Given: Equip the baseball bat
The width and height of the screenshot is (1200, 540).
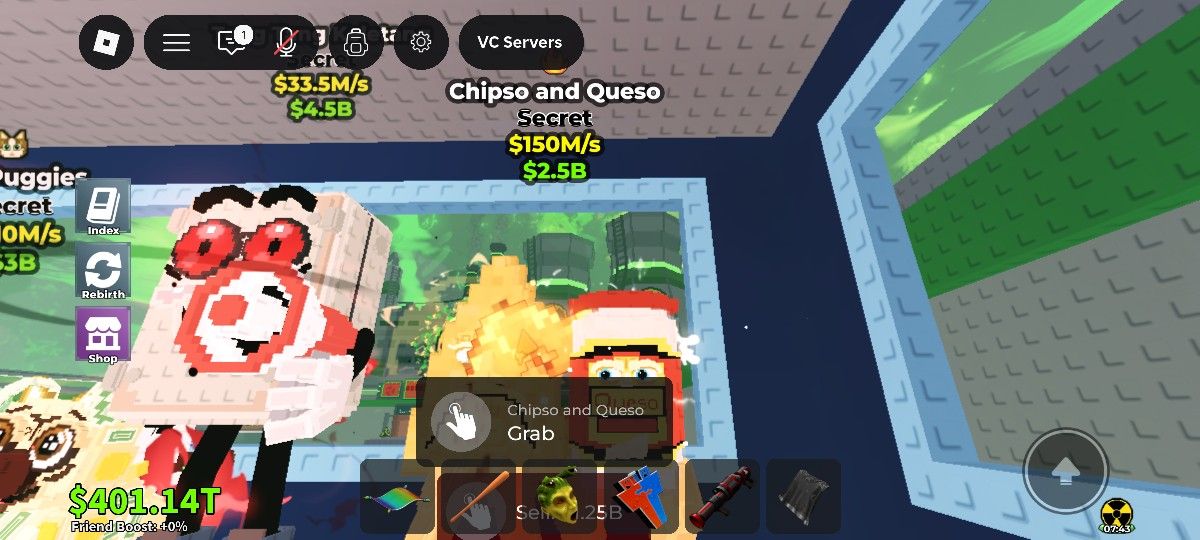Looking at the screenshot, I should click(x=475, y=497).
